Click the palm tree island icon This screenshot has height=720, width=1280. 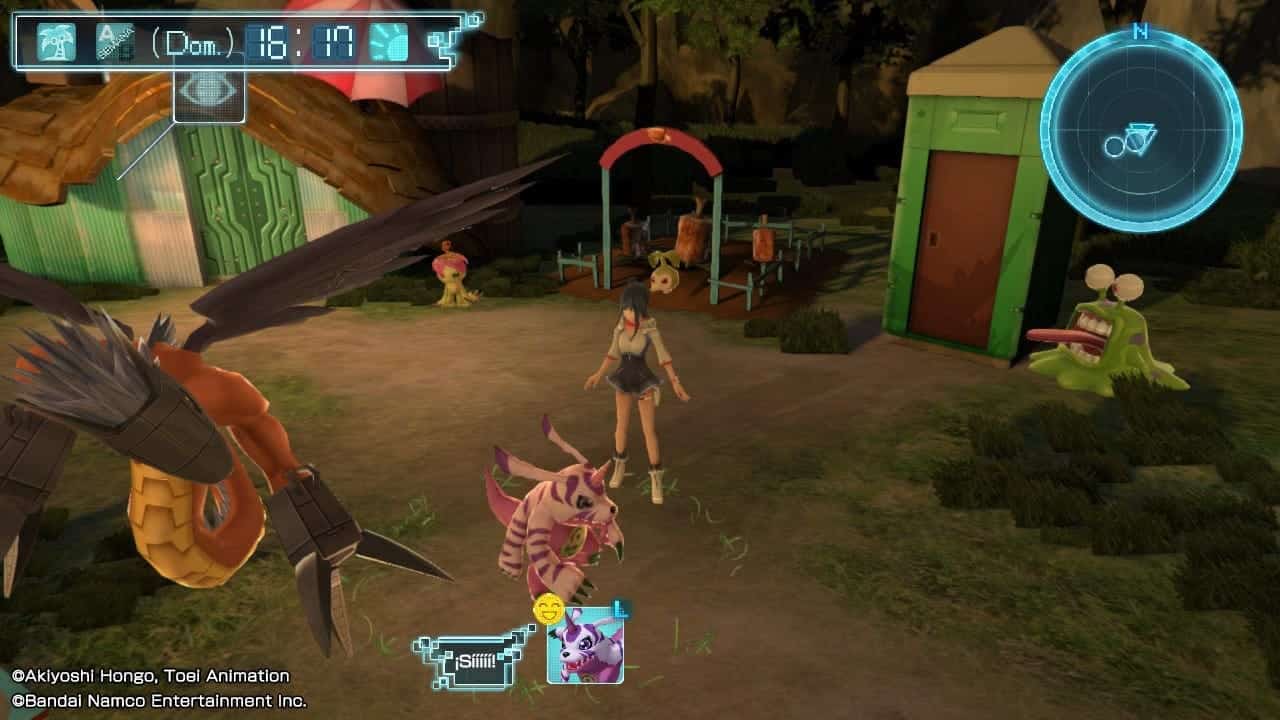click(x=56, y=42)
